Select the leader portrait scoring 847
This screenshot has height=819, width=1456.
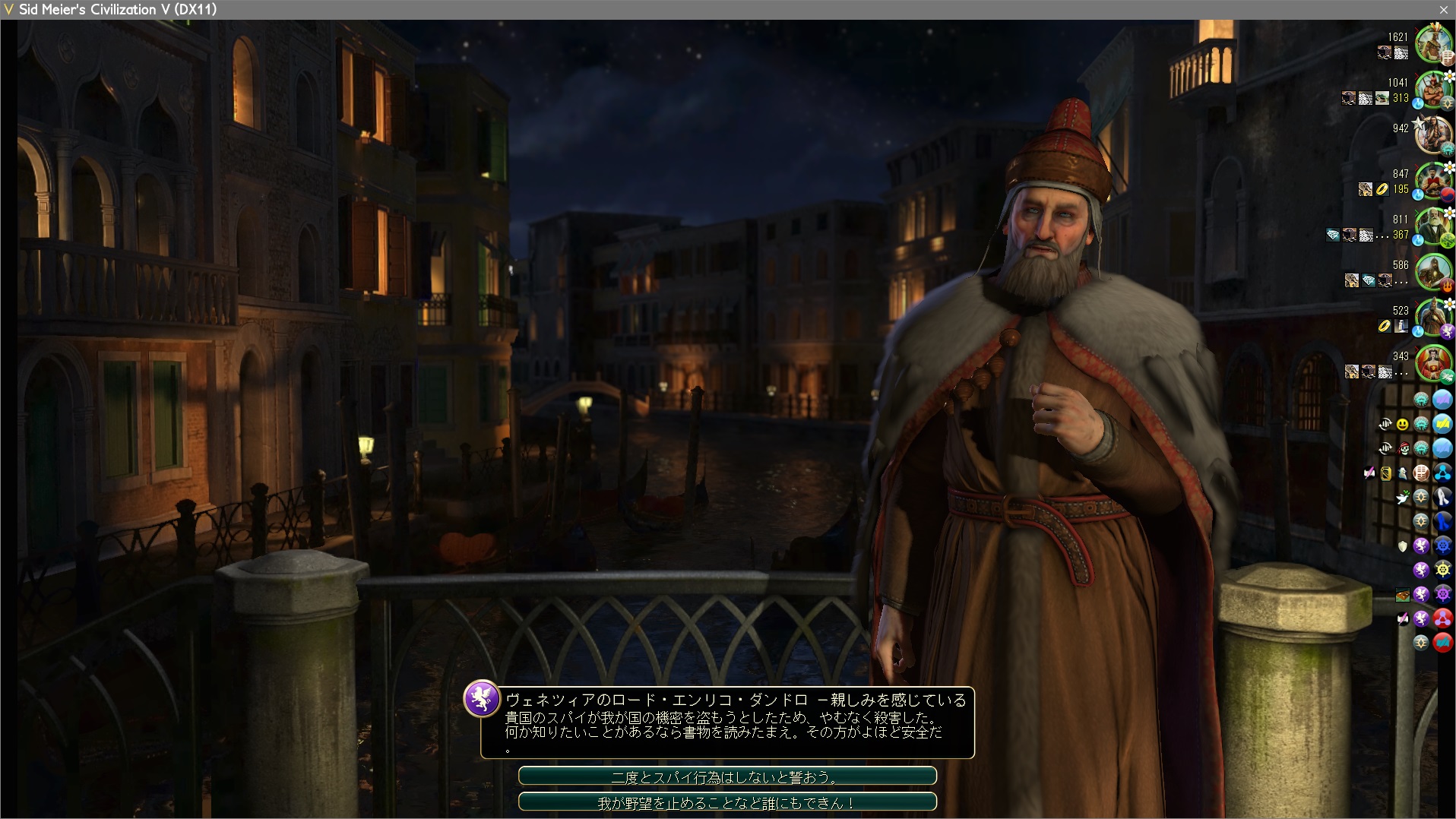click(x=1433, y=180)
